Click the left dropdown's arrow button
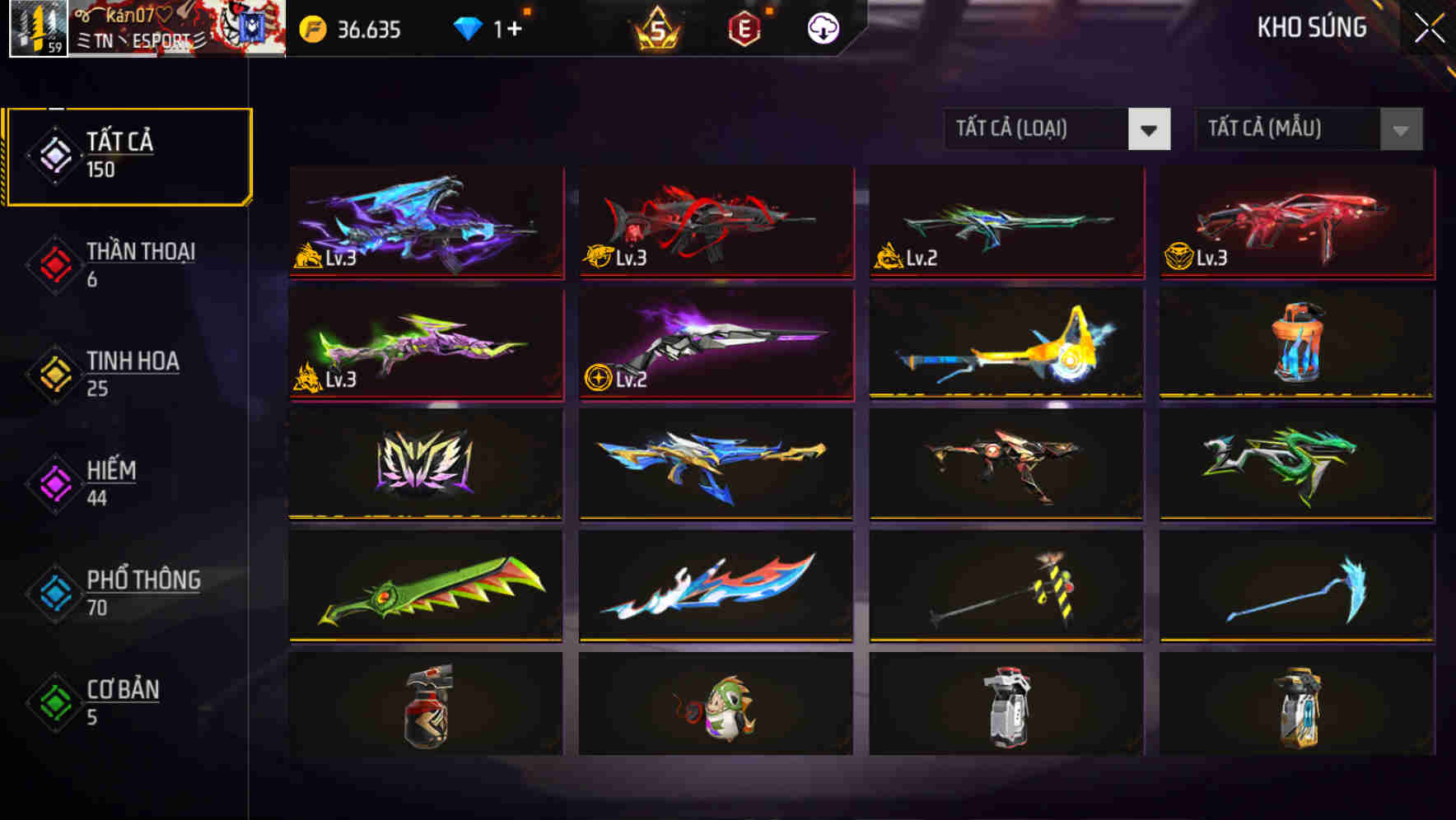 [x=1150, y=129]
